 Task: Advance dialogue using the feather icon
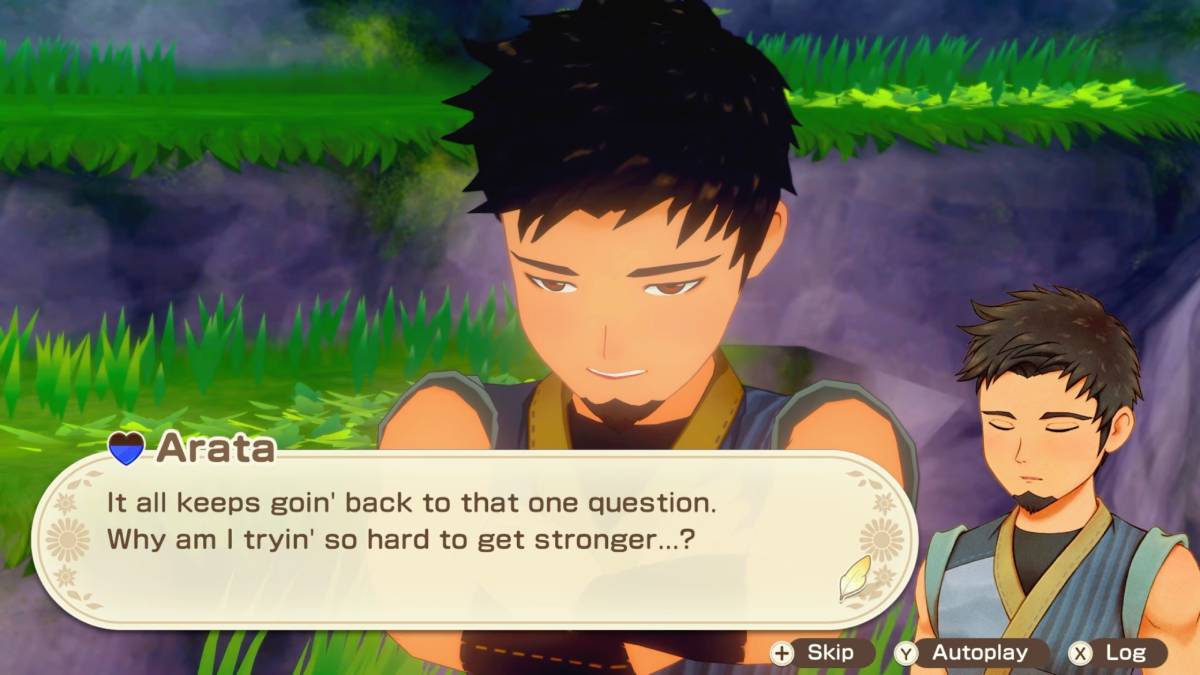point(855,578)
